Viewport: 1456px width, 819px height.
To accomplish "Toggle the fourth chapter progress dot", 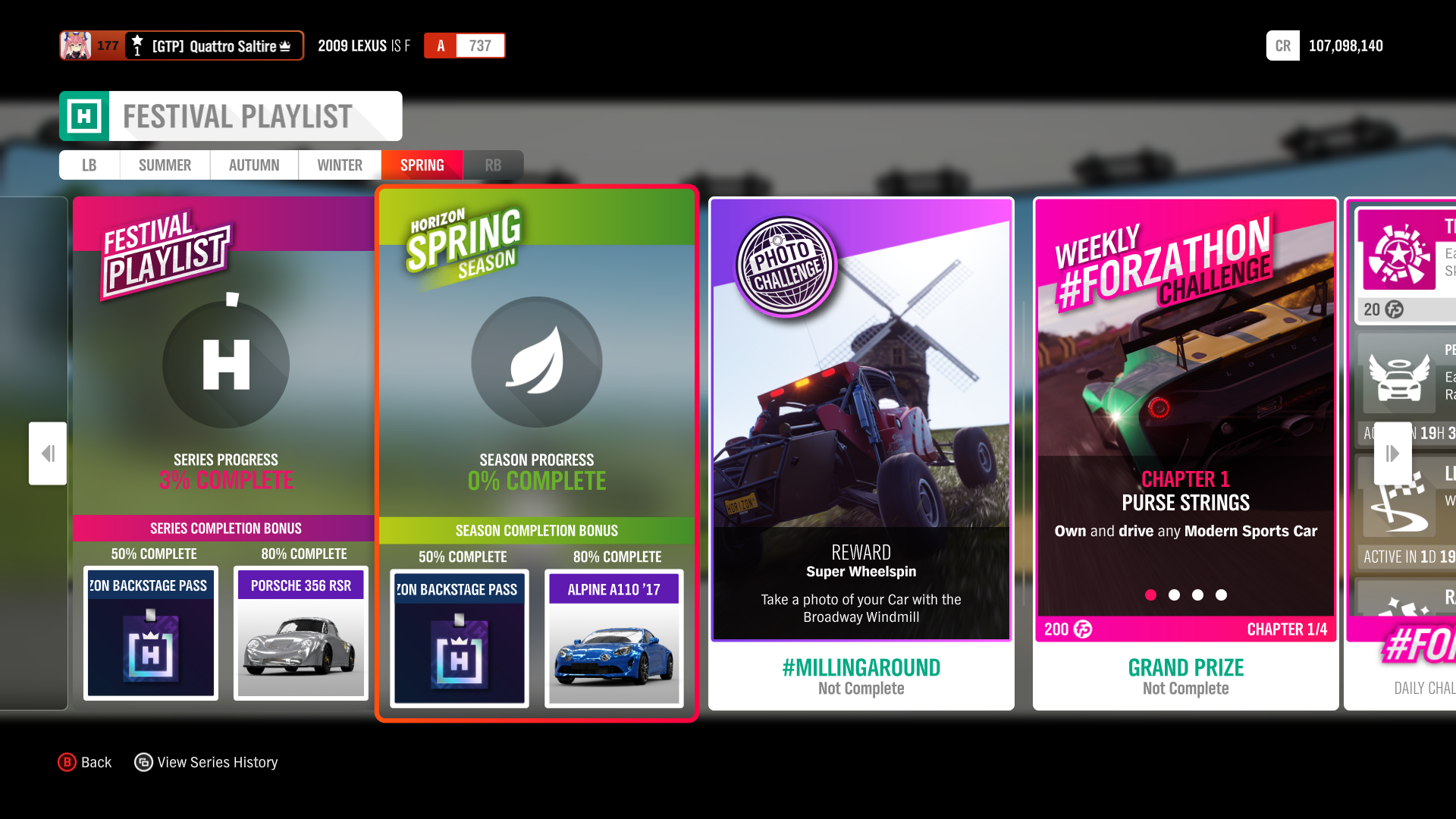I will coord(1221,595).
